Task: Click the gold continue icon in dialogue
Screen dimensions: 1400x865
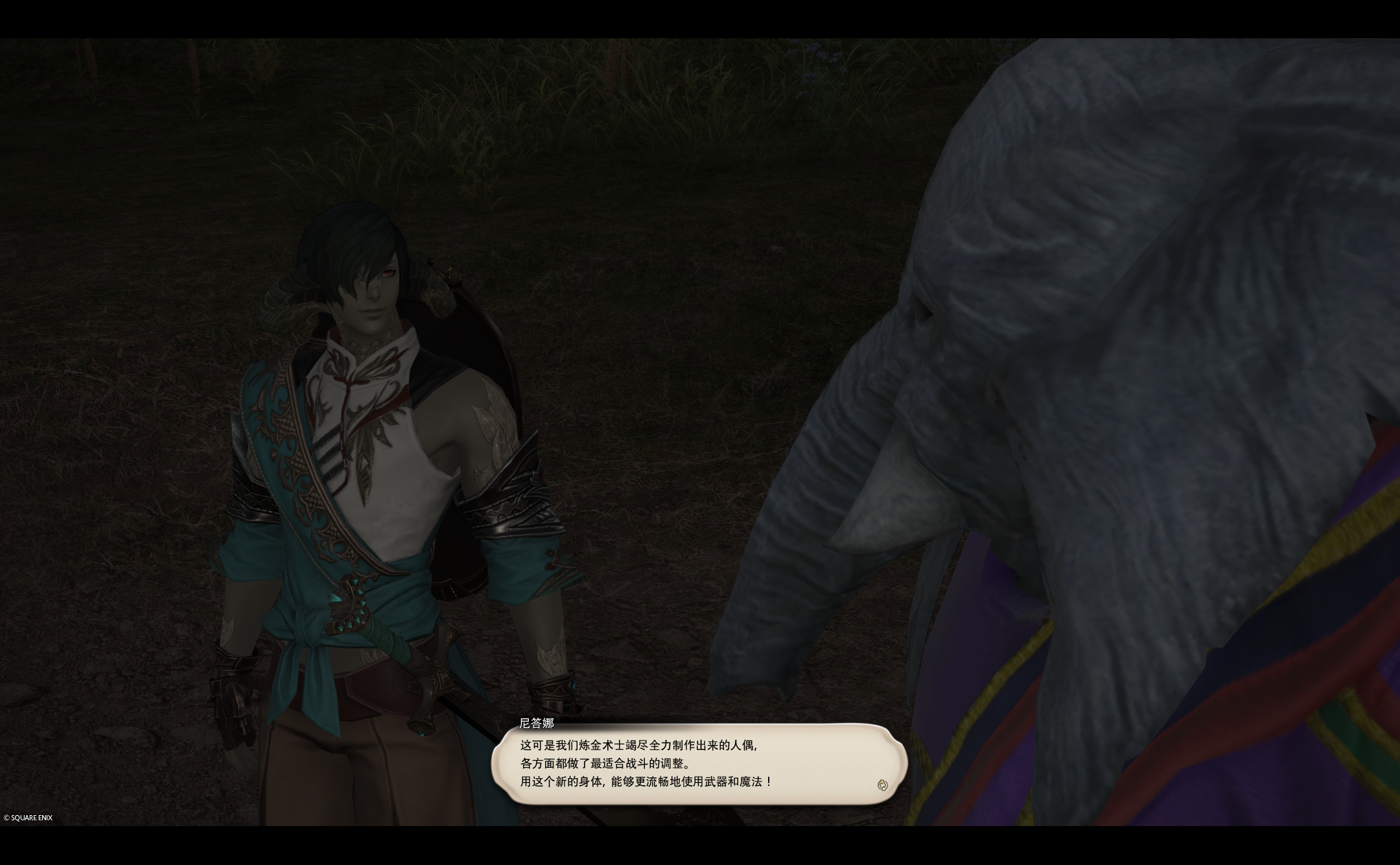Action: pyautogui.click(x=881, y=785)
